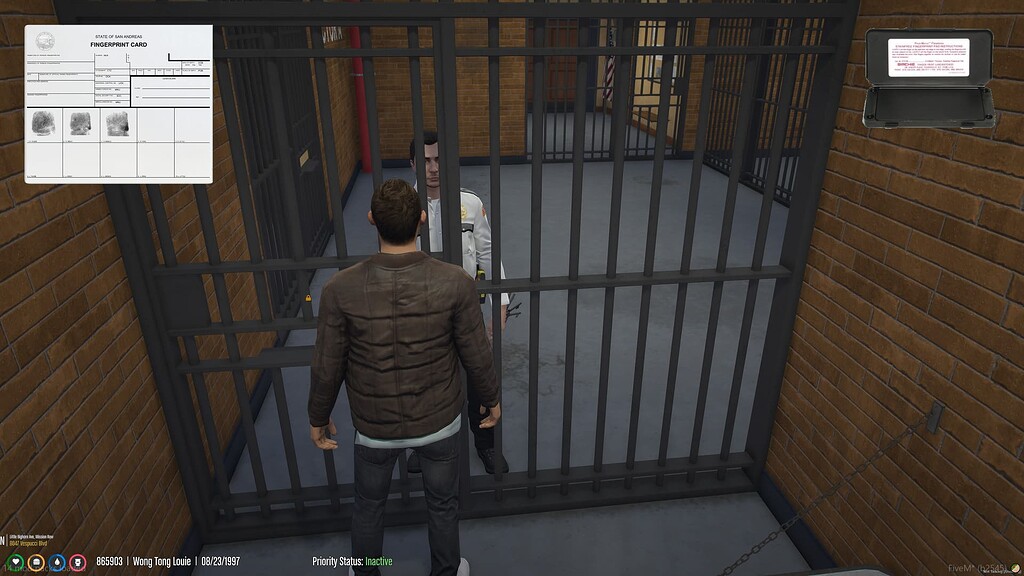Image resolution: width=1024 pixels, height=576 pixels.
Task: Select the first inked fingerprint box
Action: [x=43, y=122]
